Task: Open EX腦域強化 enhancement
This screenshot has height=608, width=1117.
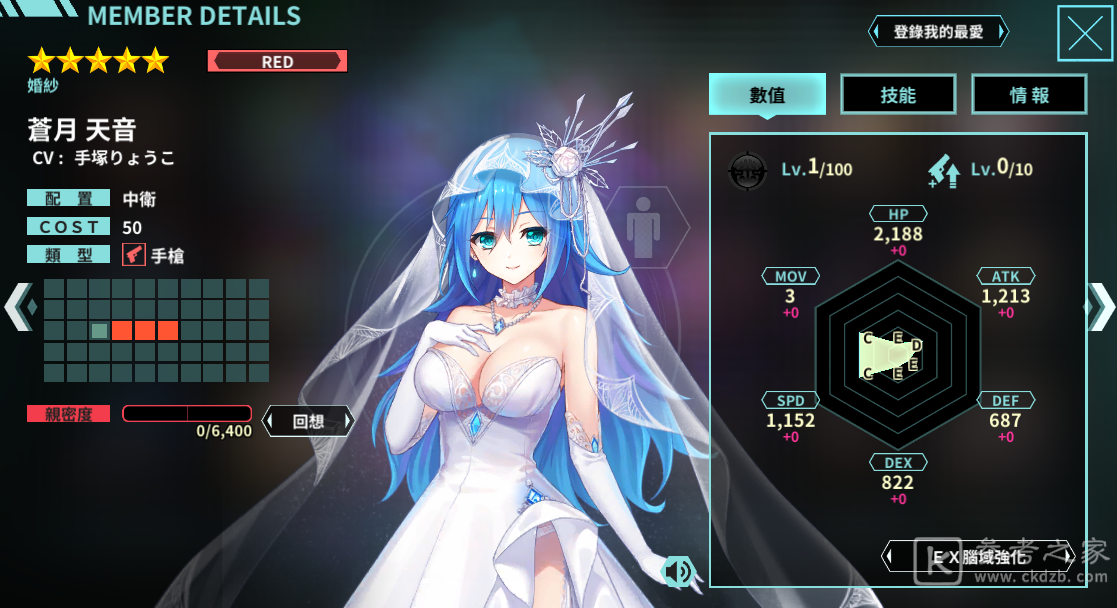Action: pyautogui.click(x=978, y=556)
